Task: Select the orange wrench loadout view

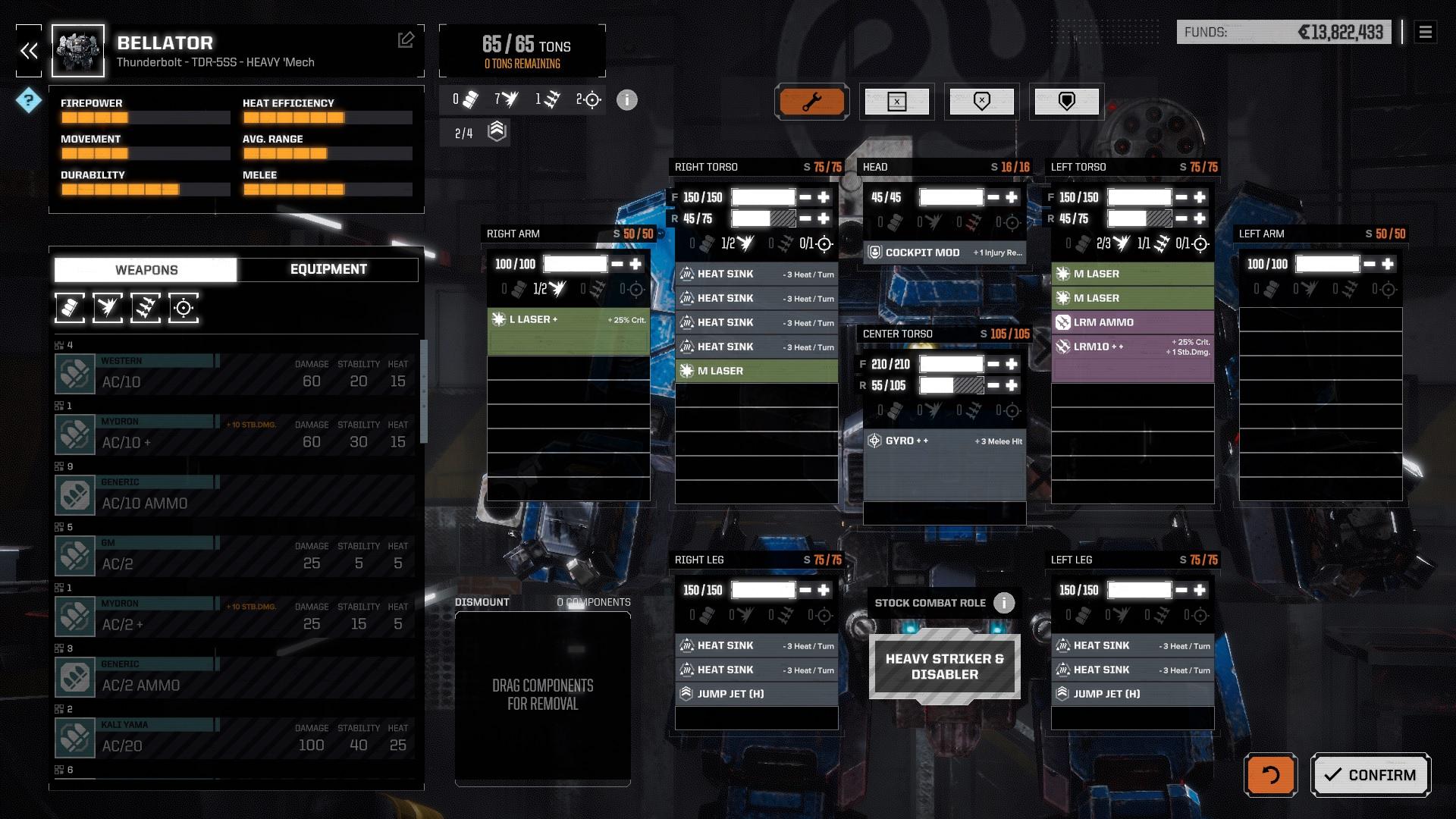Action: coord(811,102)
